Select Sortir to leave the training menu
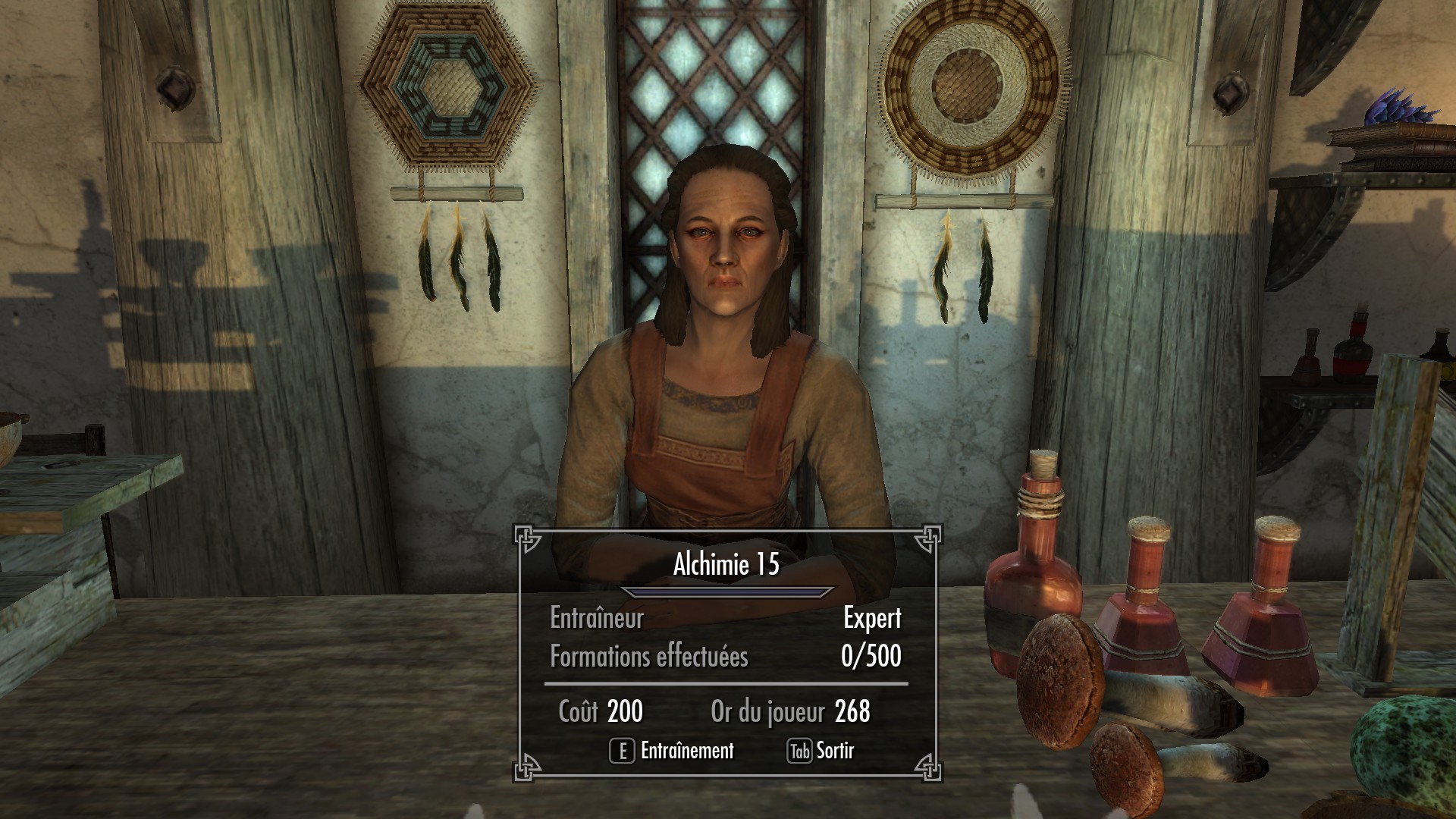This screenshot has width=1456, height=819. [x=821, y=751]
